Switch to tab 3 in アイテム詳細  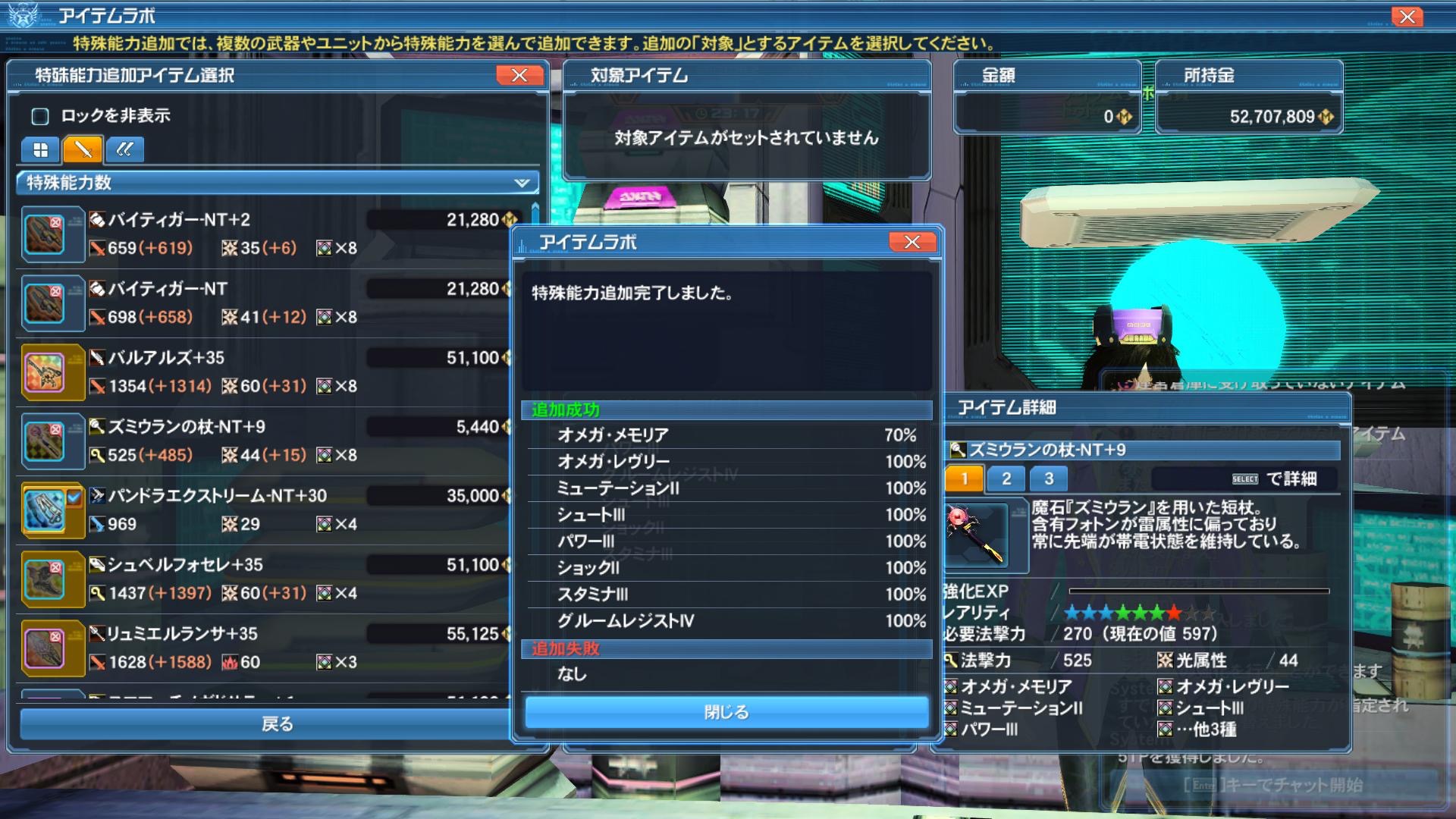point(1049,479)
